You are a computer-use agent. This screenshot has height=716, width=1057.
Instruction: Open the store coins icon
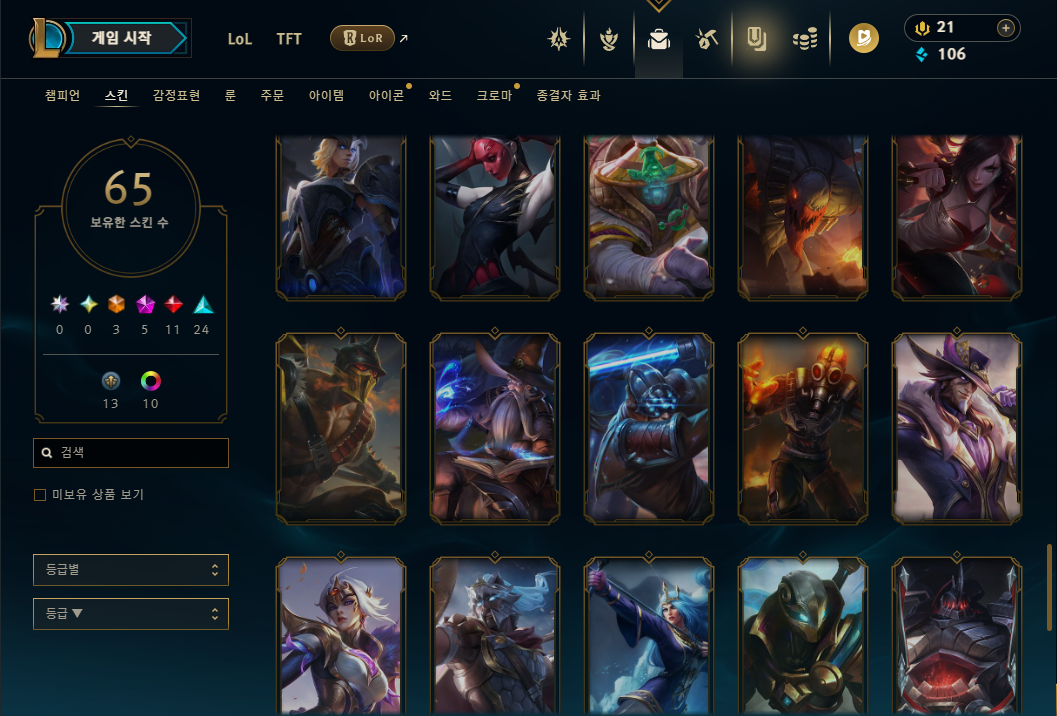[805, 40]
